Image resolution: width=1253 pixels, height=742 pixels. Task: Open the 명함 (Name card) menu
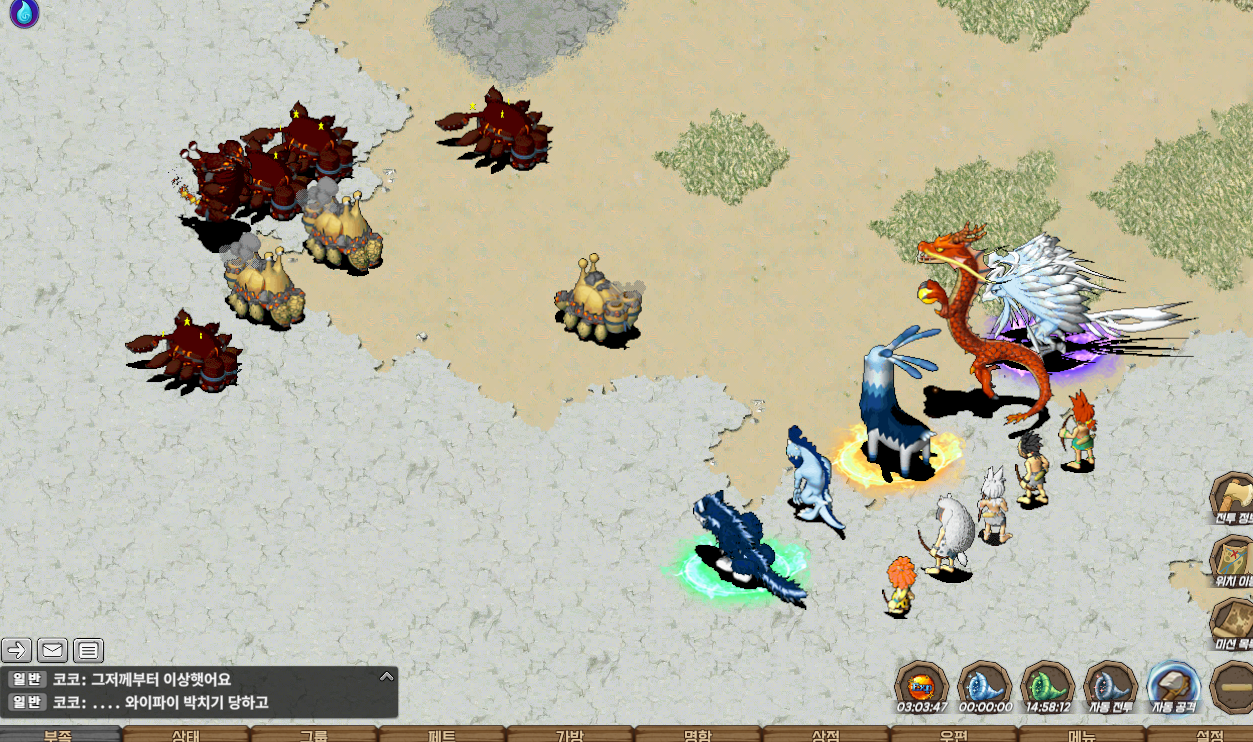[697, 735]
